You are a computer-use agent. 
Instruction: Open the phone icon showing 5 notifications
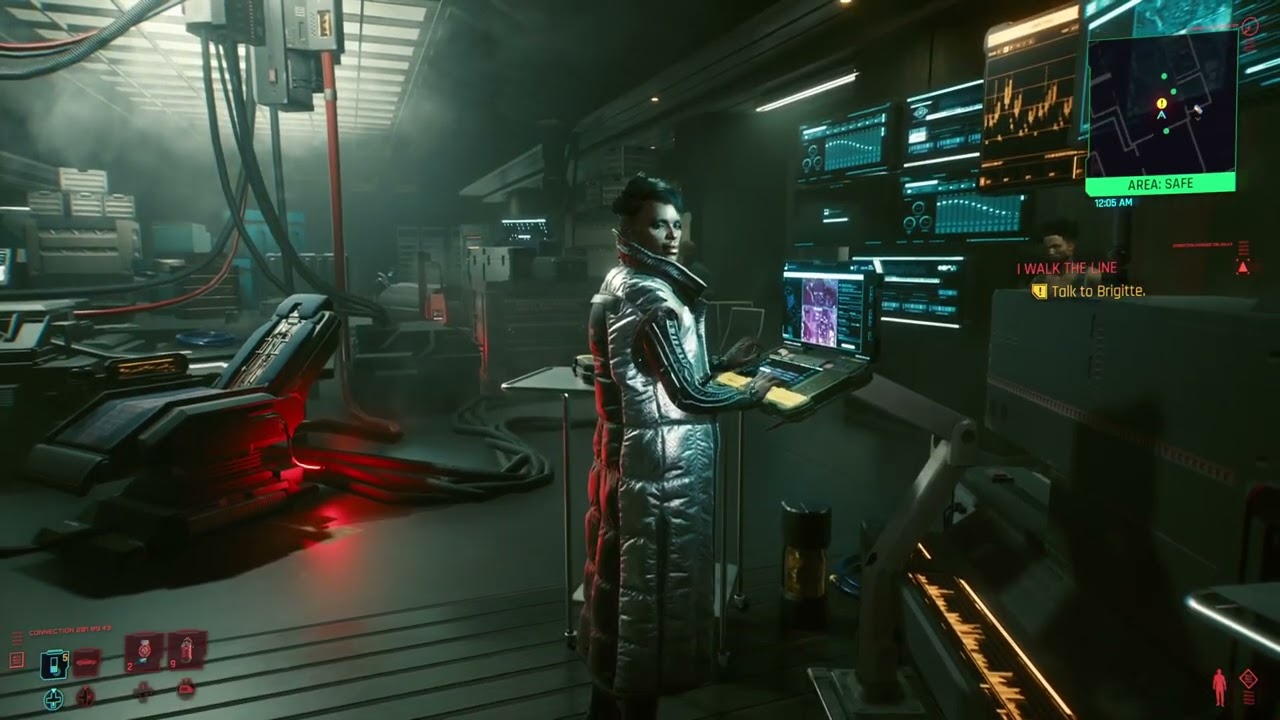point(54,667)
